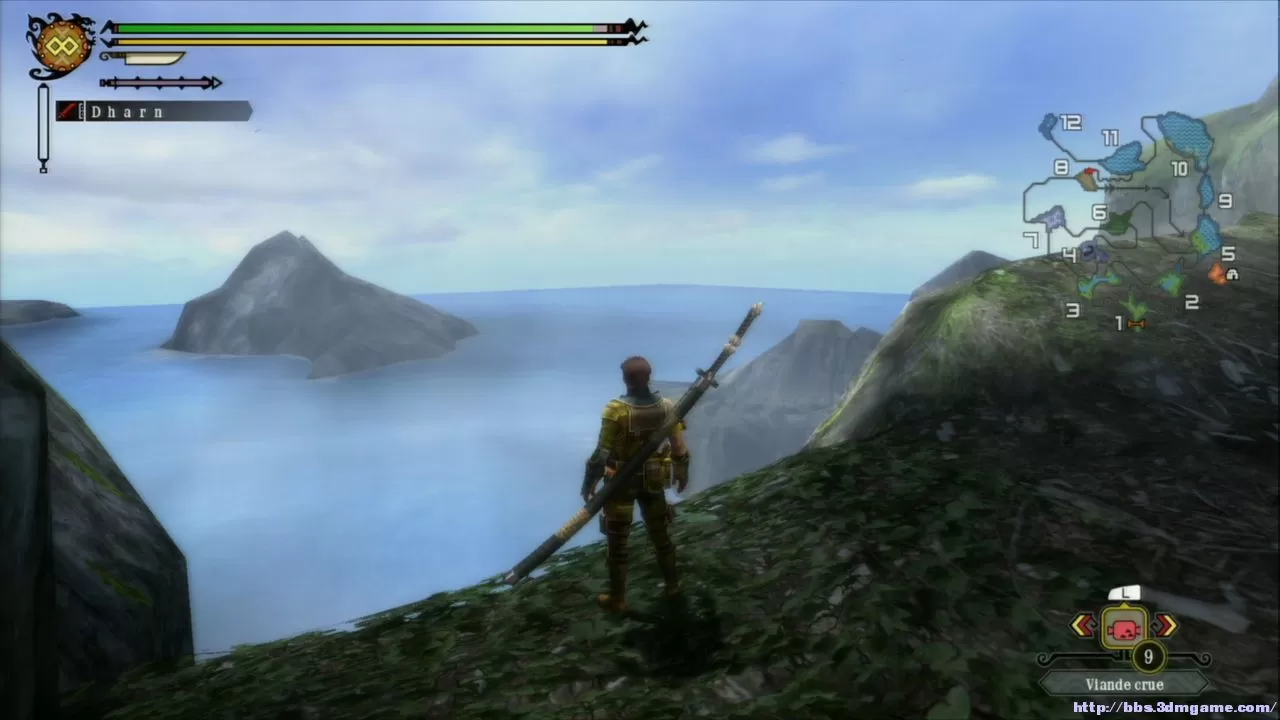Screen dimensions: 1280x720
Task: Select the raw meat item icon
Action: coord(1124,628)
